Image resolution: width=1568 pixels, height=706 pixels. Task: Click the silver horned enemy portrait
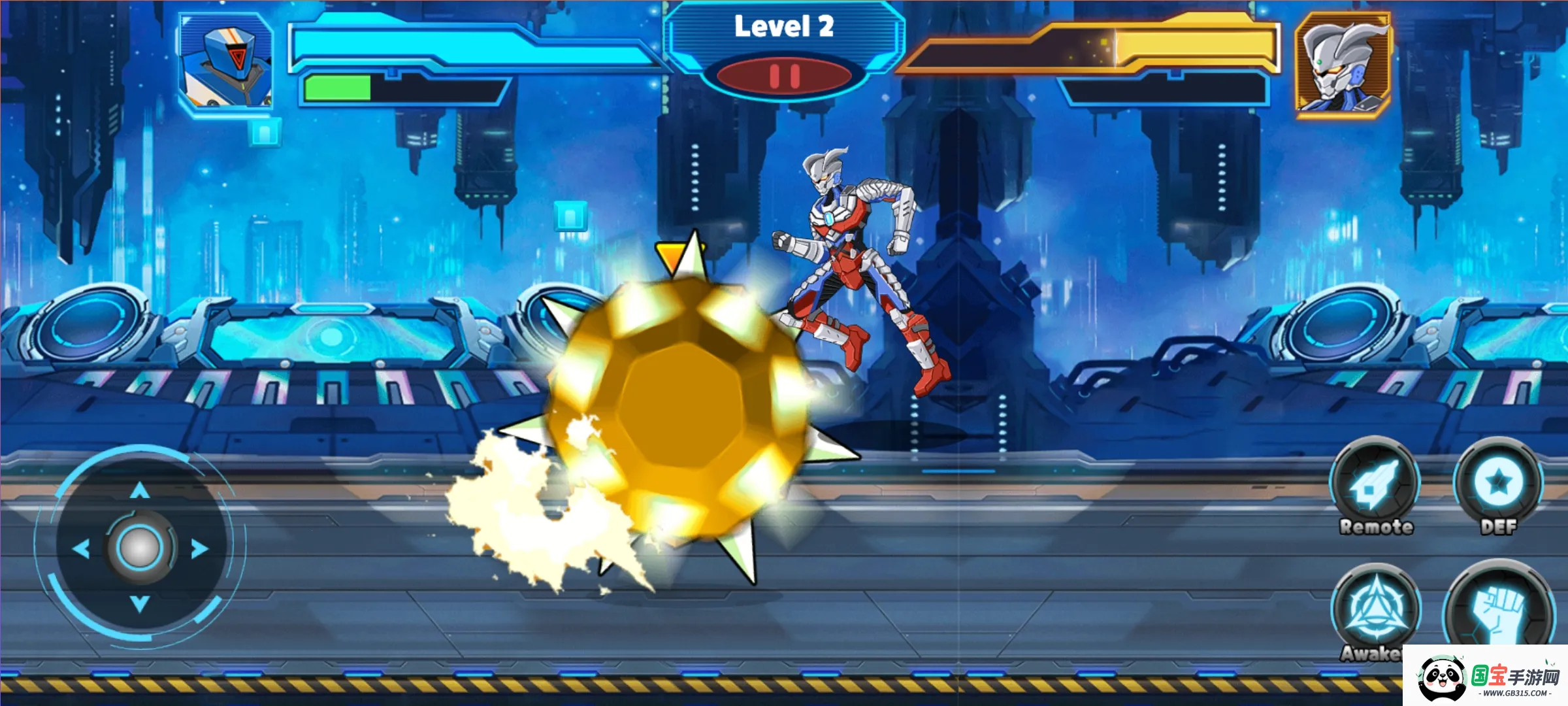(1343, 65)
